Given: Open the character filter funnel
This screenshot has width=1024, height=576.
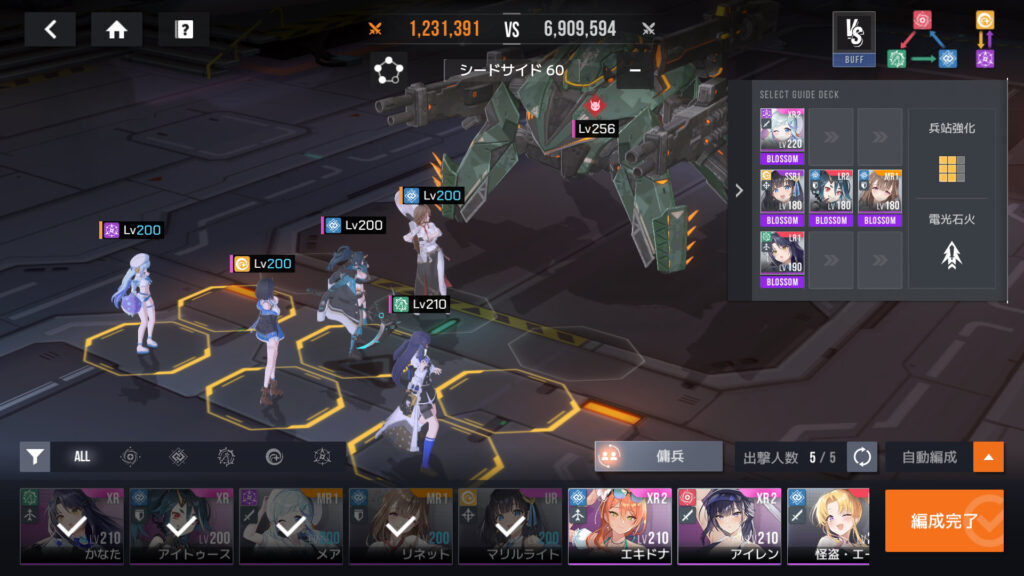Looking at the screenshot, I should pos(35,457).
